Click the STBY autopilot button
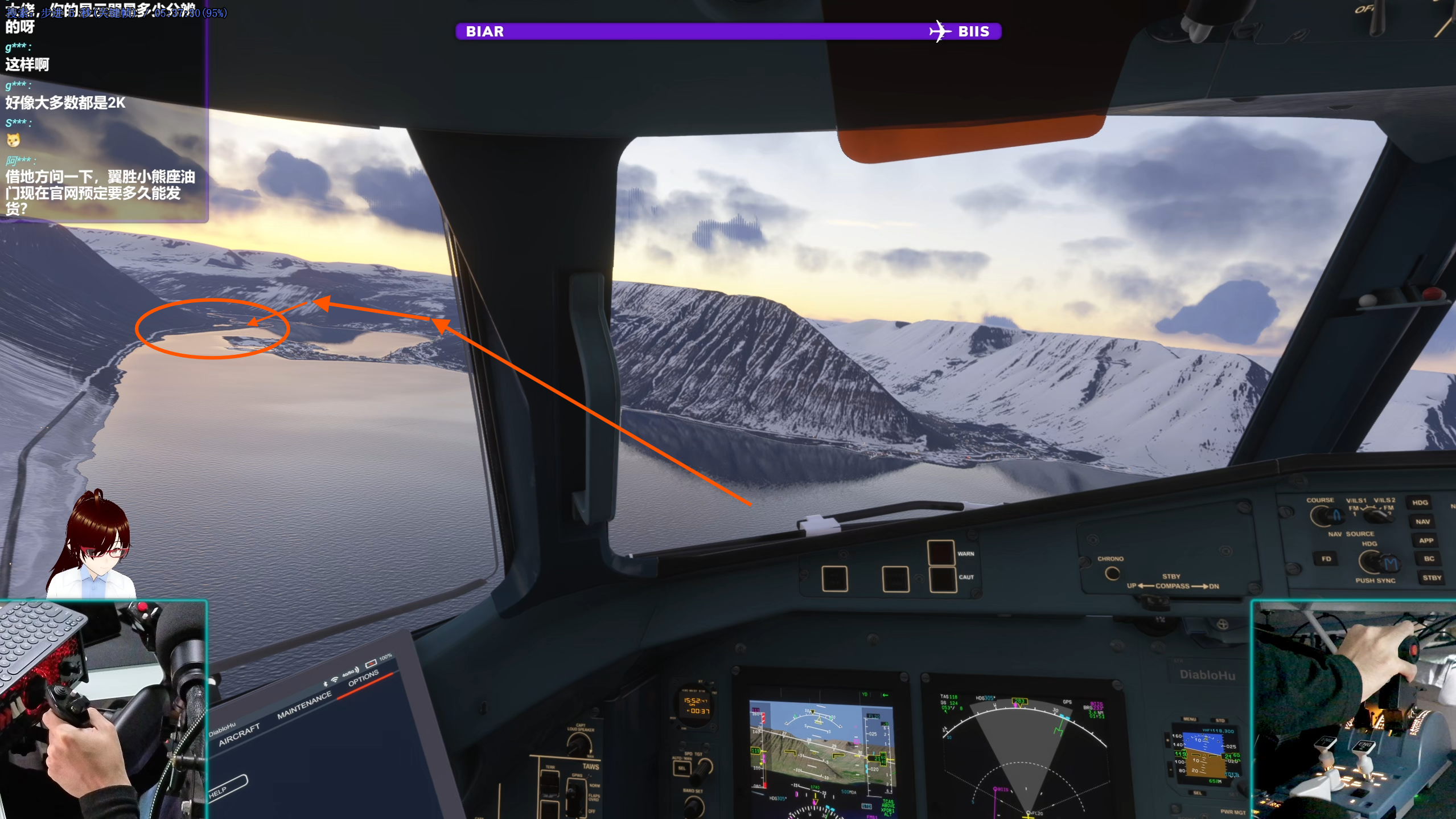 1432,578
